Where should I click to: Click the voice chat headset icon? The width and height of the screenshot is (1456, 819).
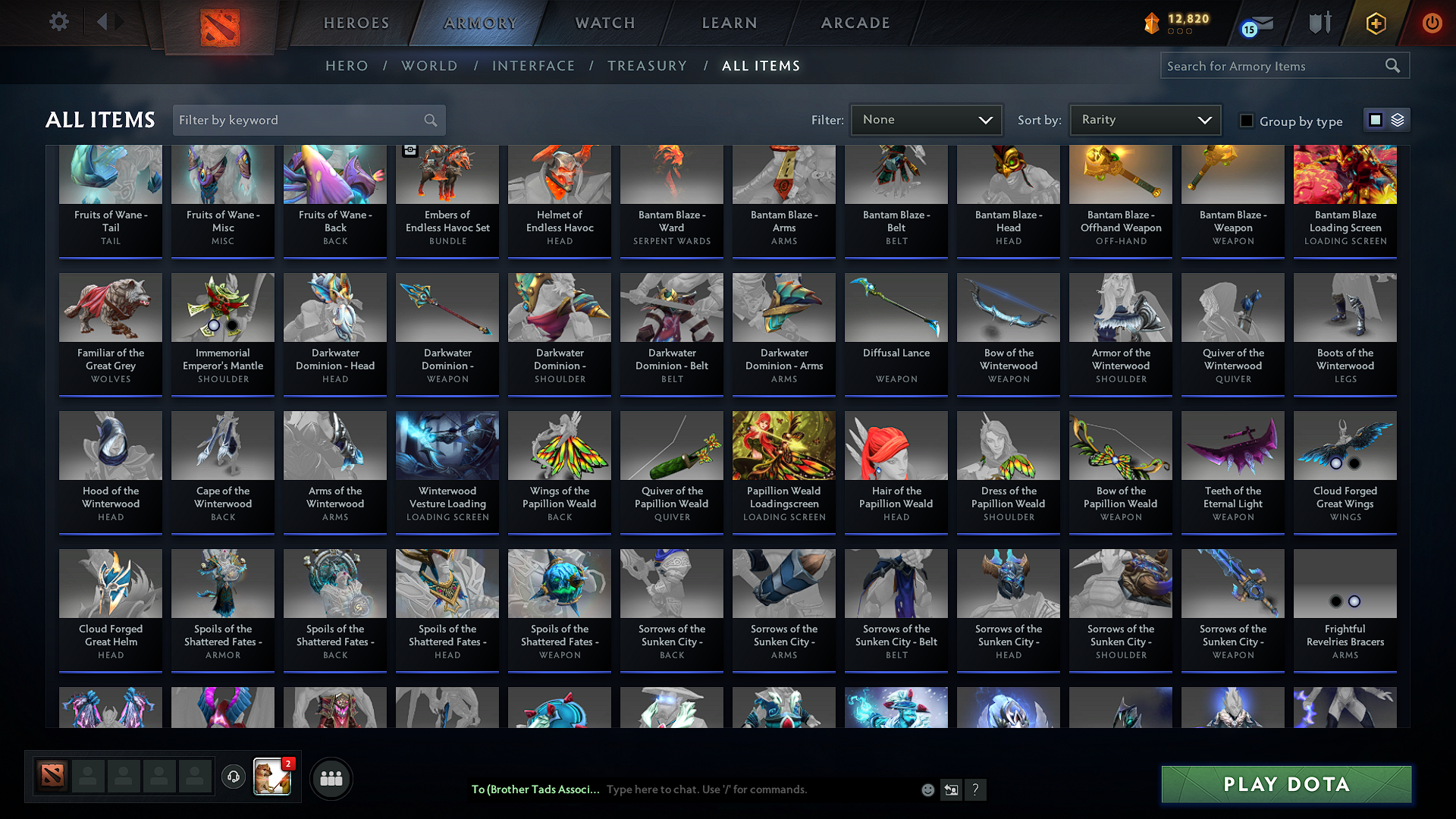234,777
